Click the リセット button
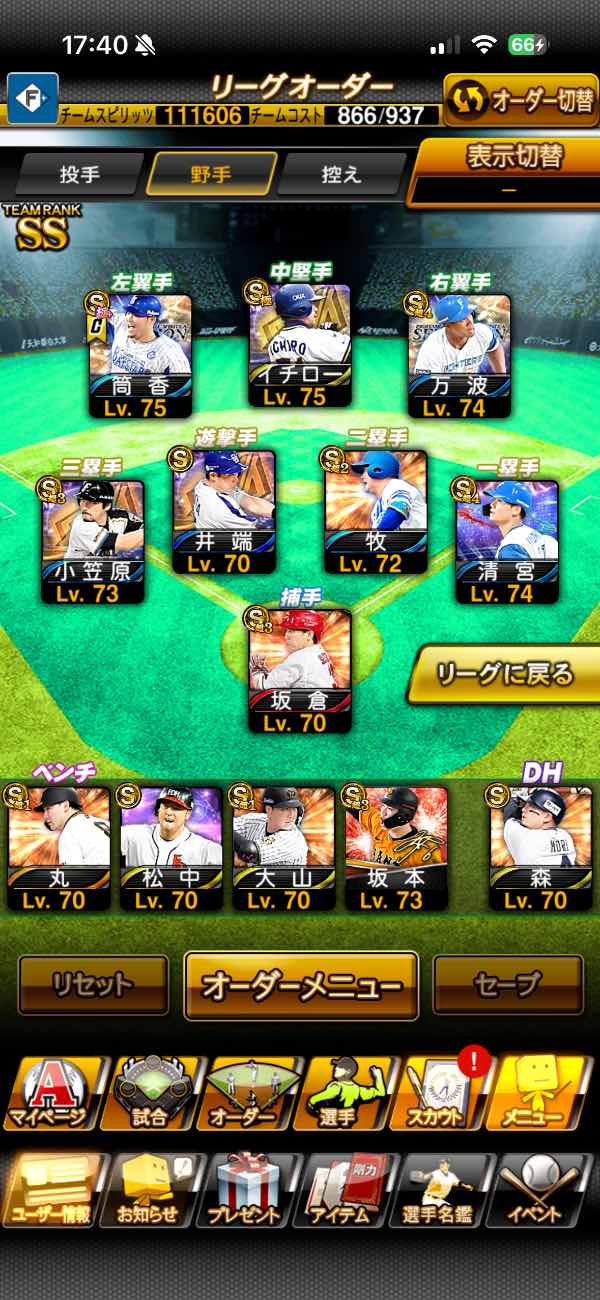The width and height of the screenshot is (600, 1300). pyautogui.click(x=93, y=985)
